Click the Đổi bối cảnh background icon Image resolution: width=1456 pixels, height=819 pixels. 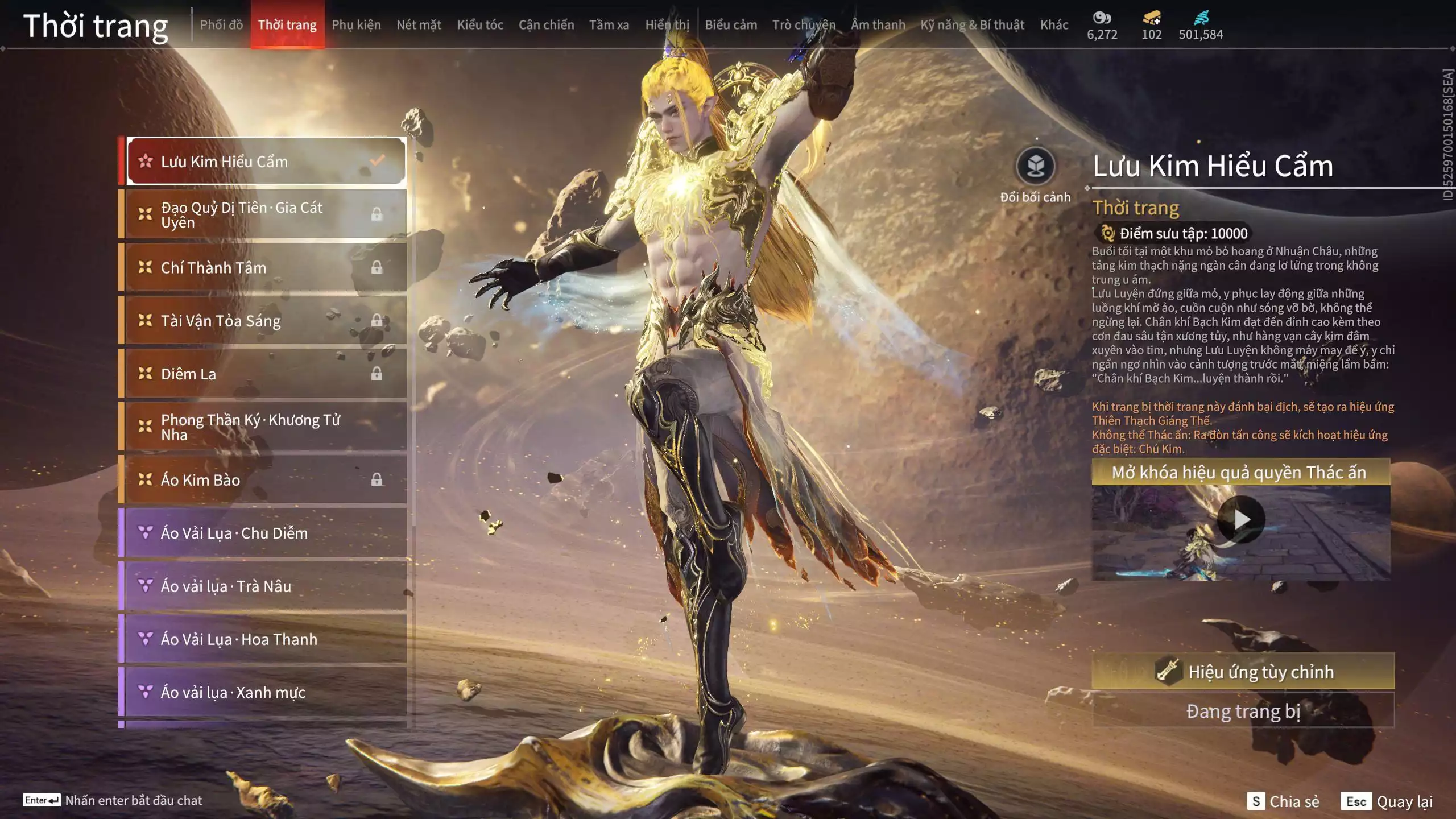pyautogui.click(x=1035, y=167)
